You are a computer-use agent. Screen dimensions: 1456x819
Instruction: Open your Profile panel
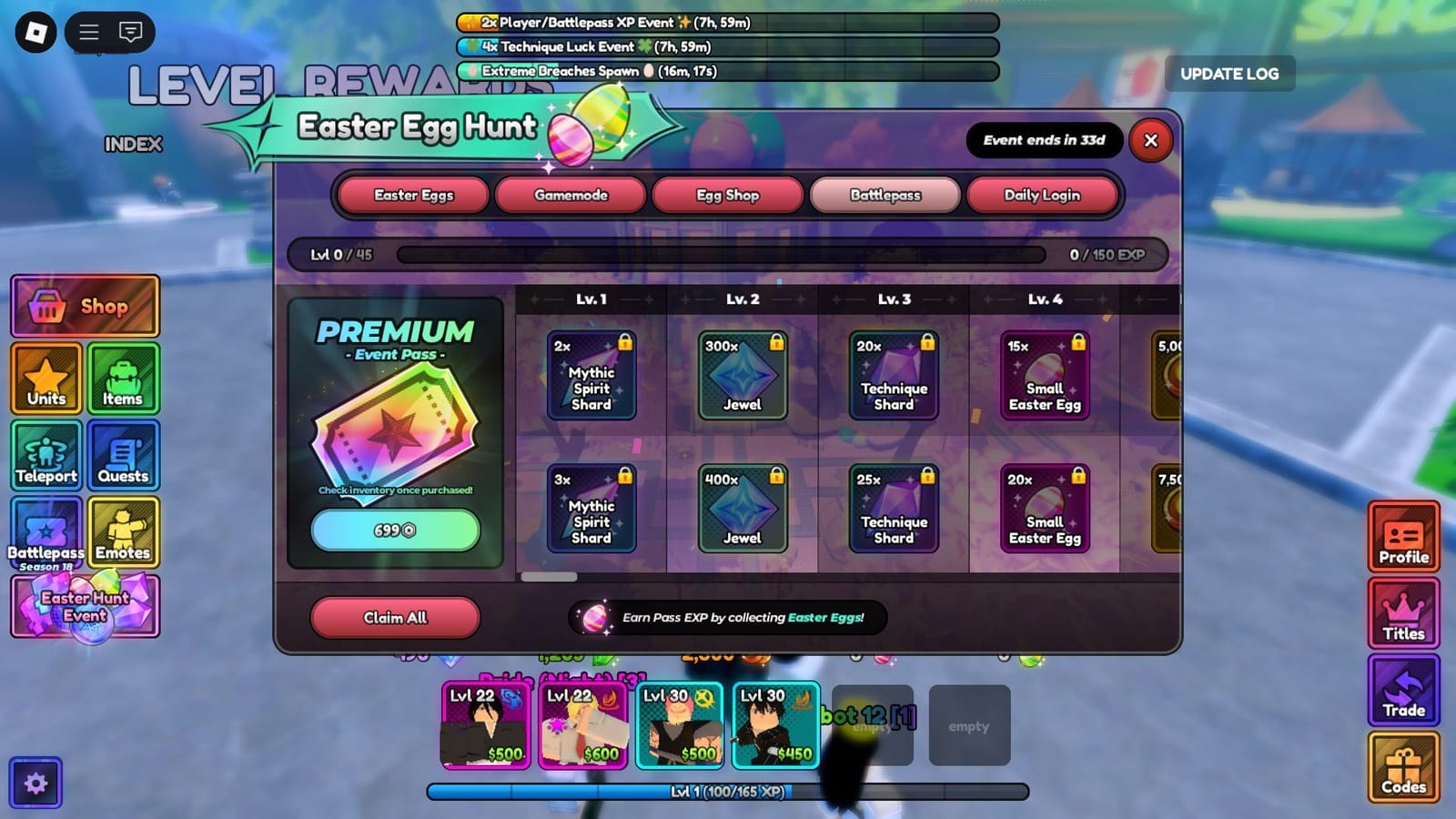(1403, 538)
